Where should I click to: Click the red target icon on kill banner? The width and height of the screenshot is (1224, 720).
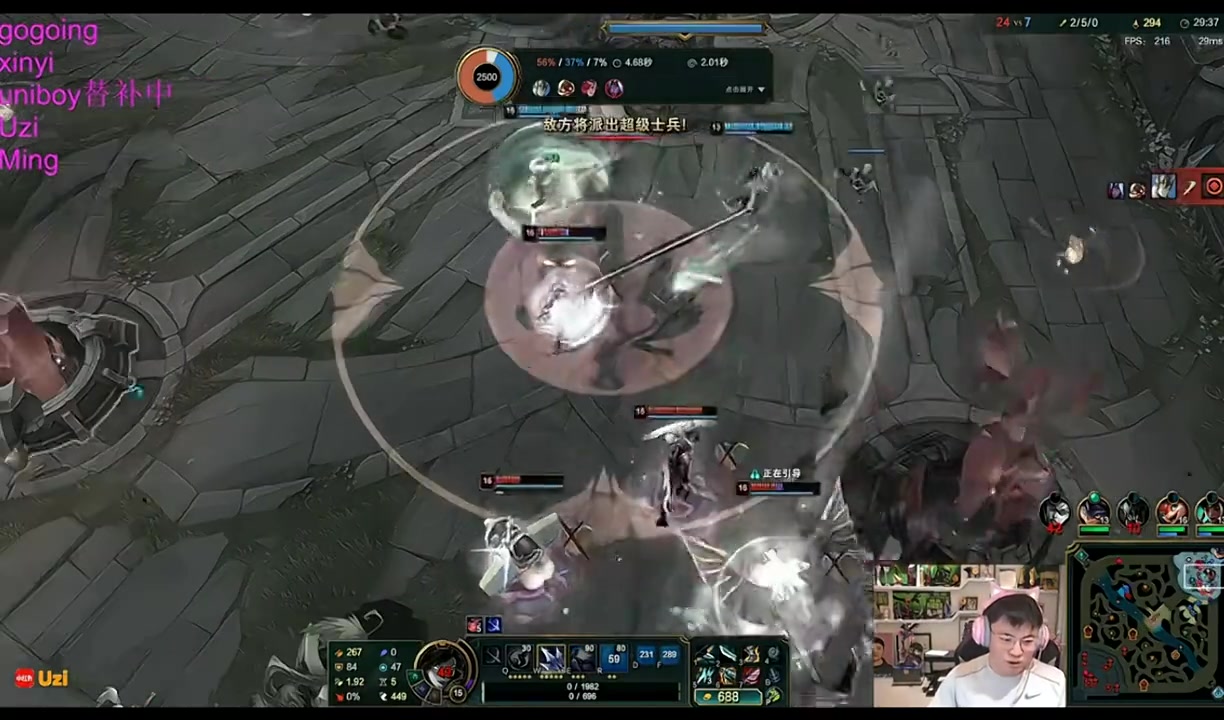tap(1212, 186)
